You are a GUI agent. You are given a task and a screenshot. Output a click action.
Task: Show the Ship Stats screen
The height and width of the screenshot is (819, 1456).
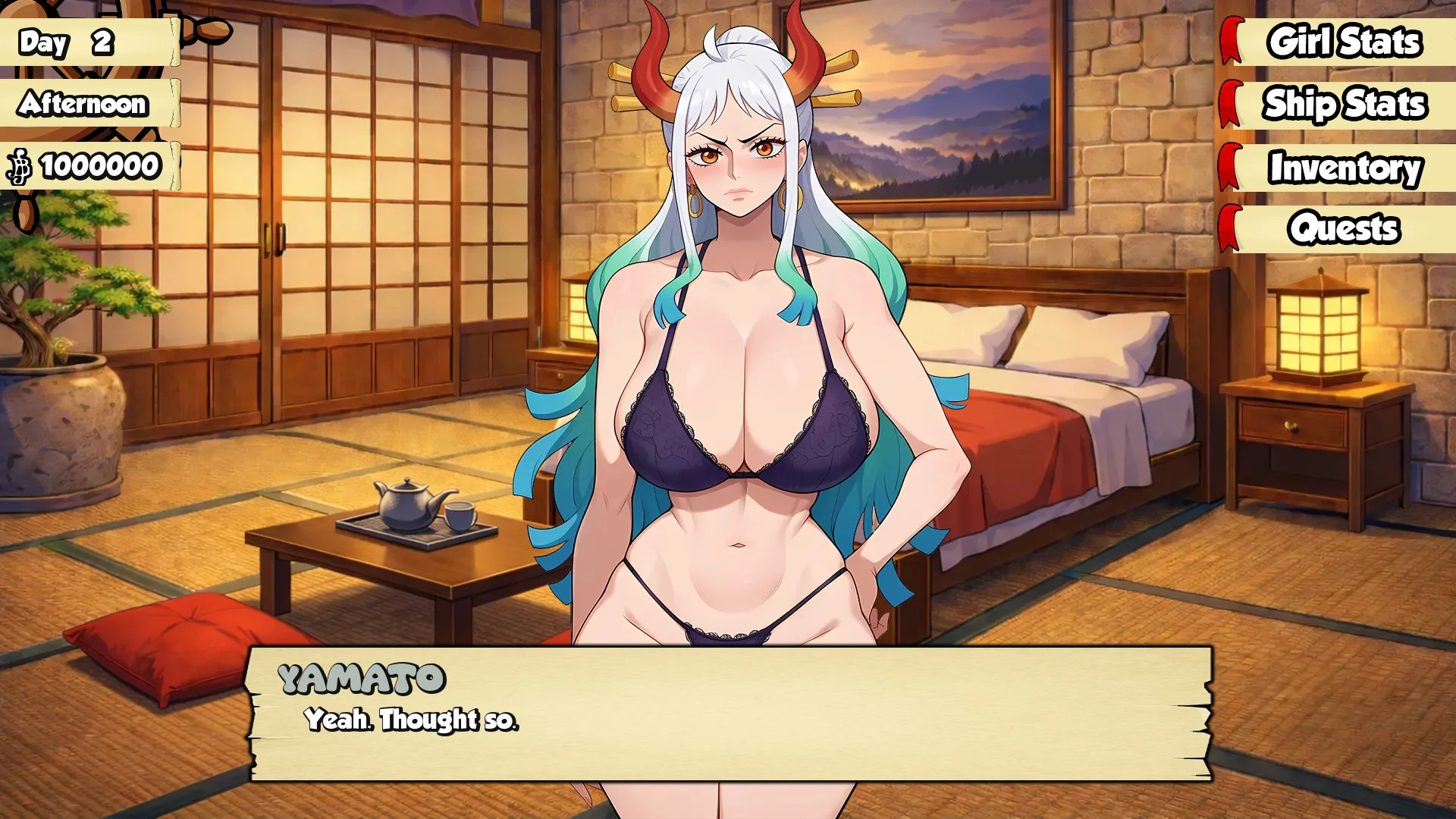coord(1343,104)
